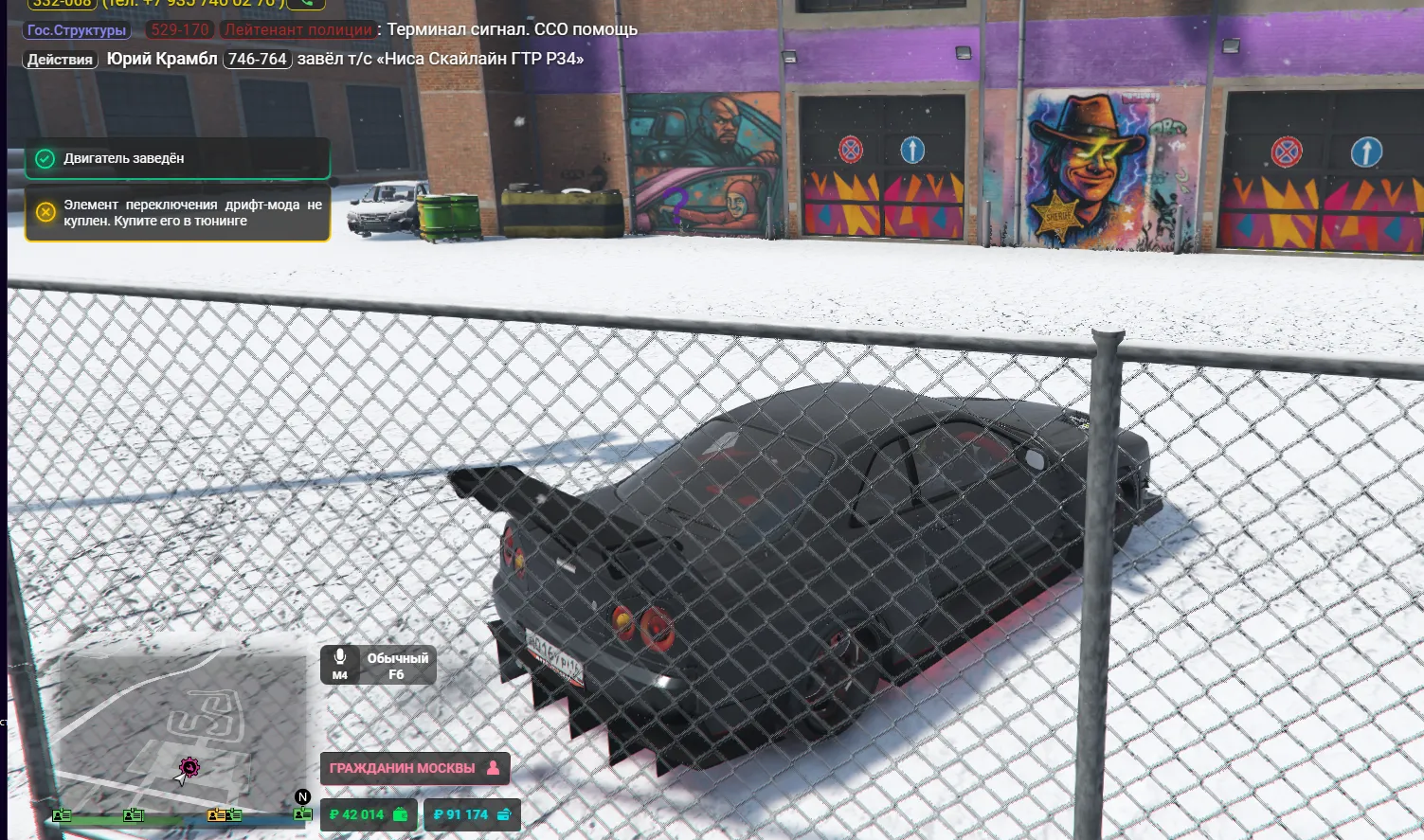Click the Действия chat tag
Screen dimensions: 1424x840
click(x=60, y=60)
